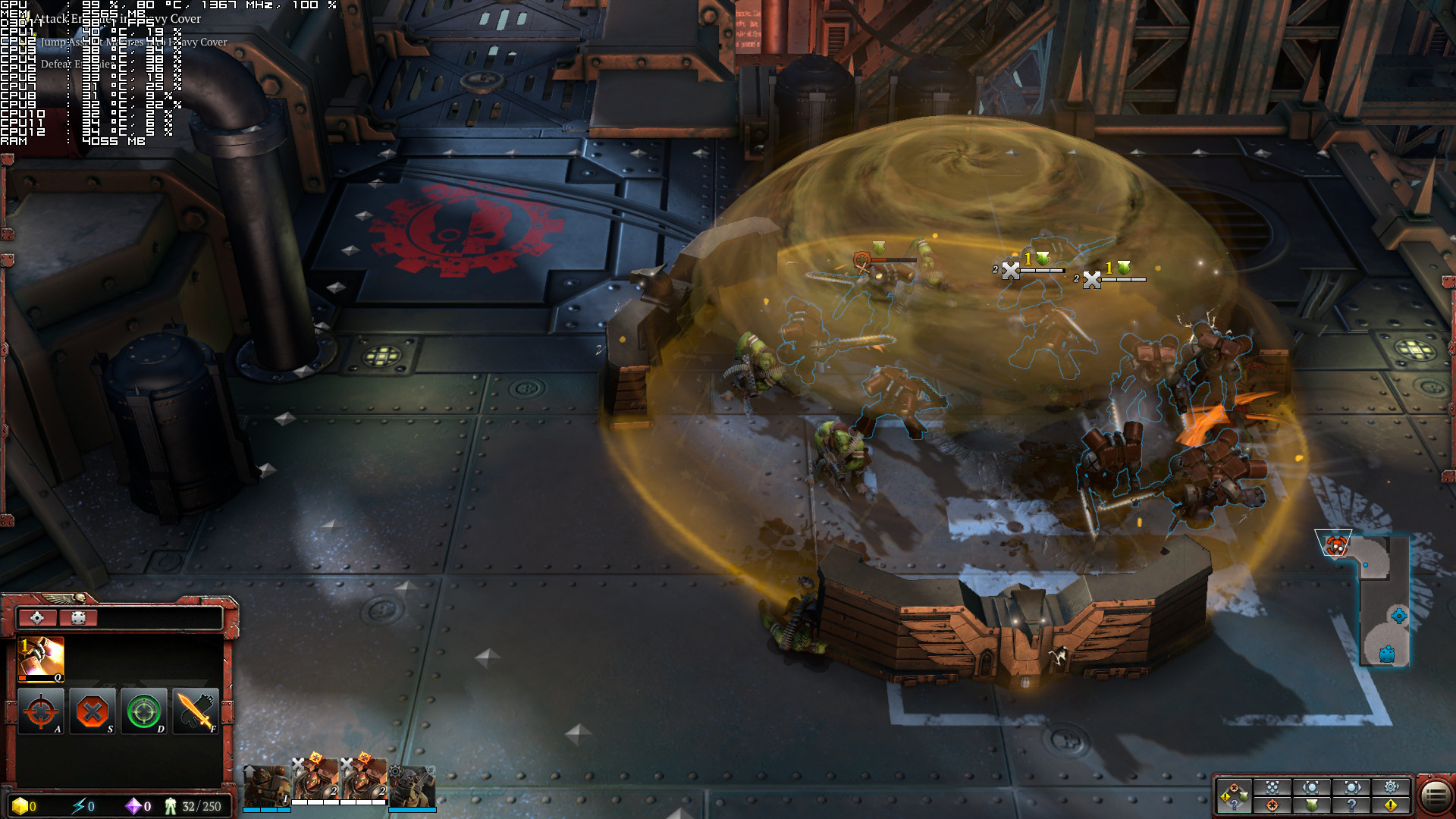Click the blue turret marker on the minimap

click(1387, 654)
